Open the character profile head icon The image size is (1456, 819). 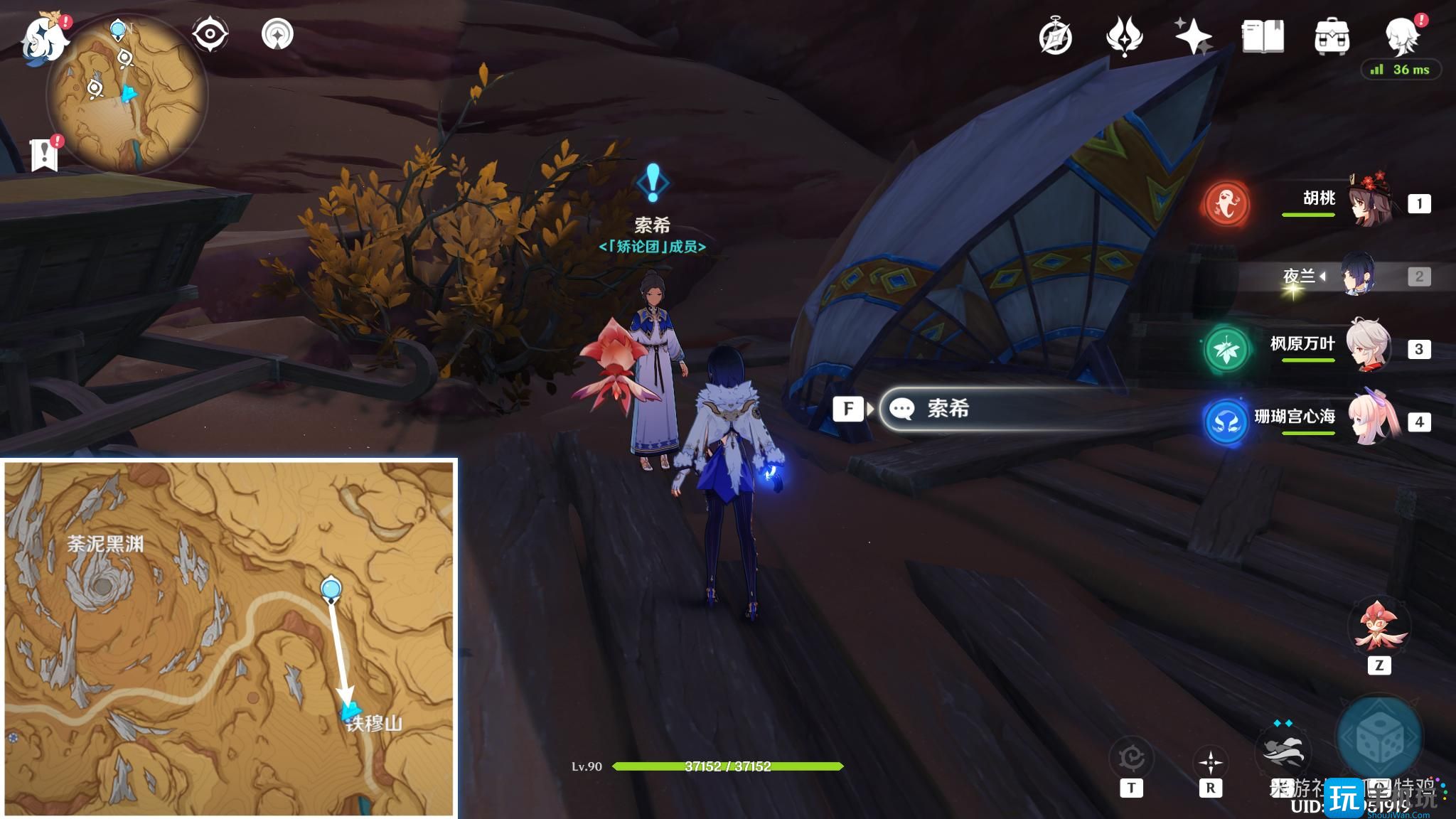point(1402,36)
